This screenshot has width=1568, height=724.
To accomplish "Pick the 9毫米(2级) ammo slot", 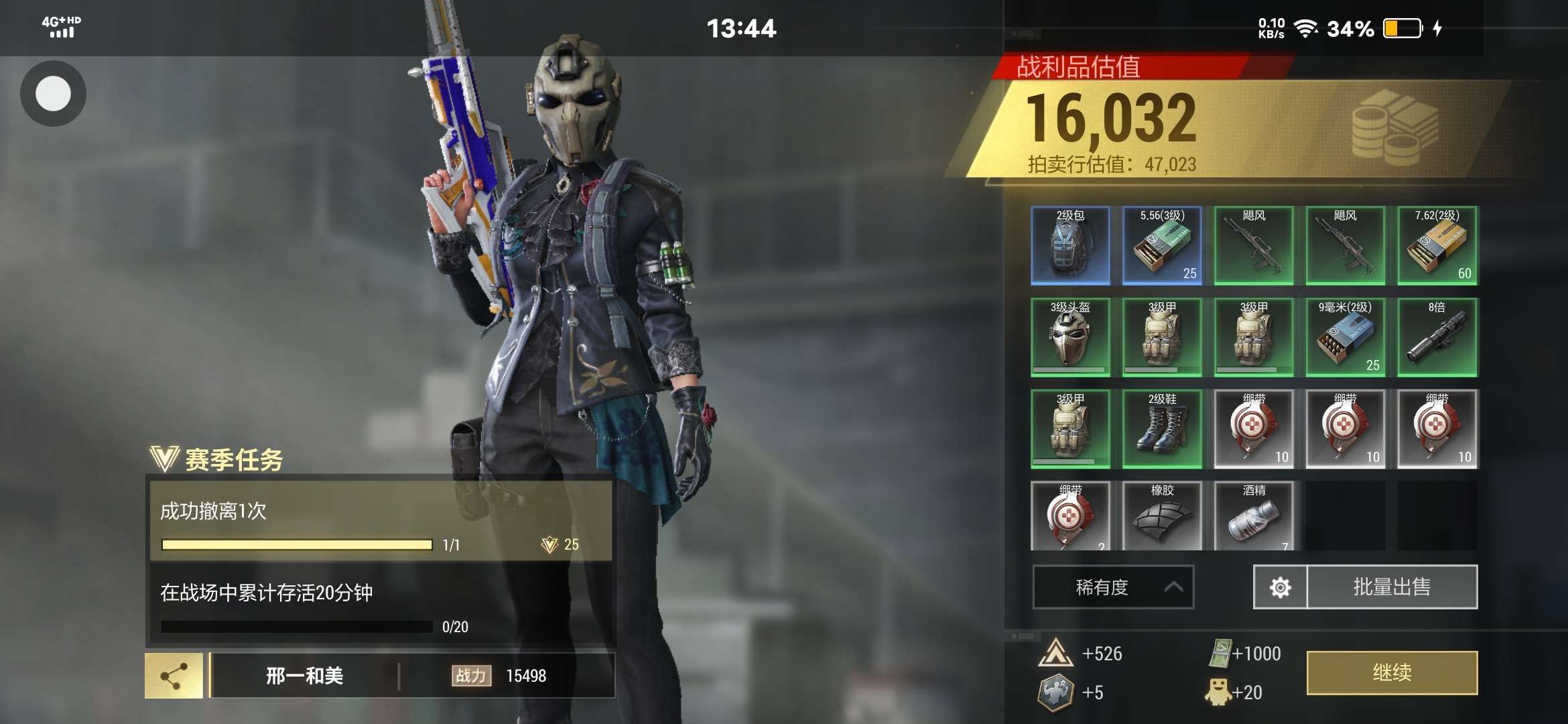I will click(1346, 337).
